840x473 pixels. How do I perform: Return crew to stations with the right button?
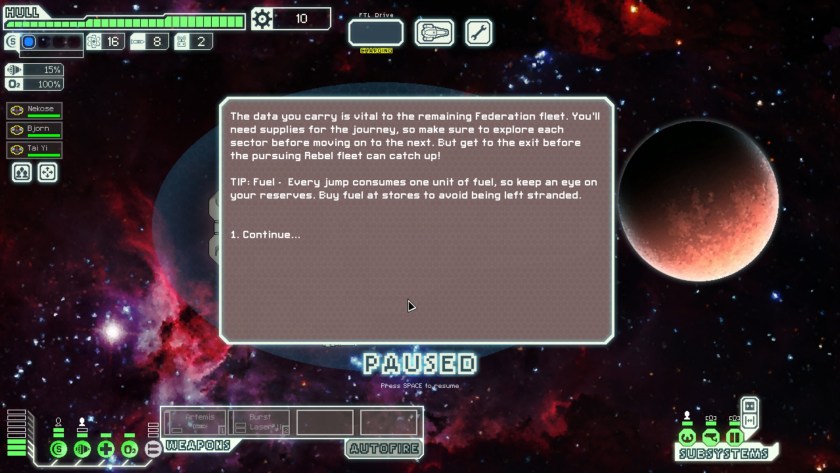pos(47,172)
